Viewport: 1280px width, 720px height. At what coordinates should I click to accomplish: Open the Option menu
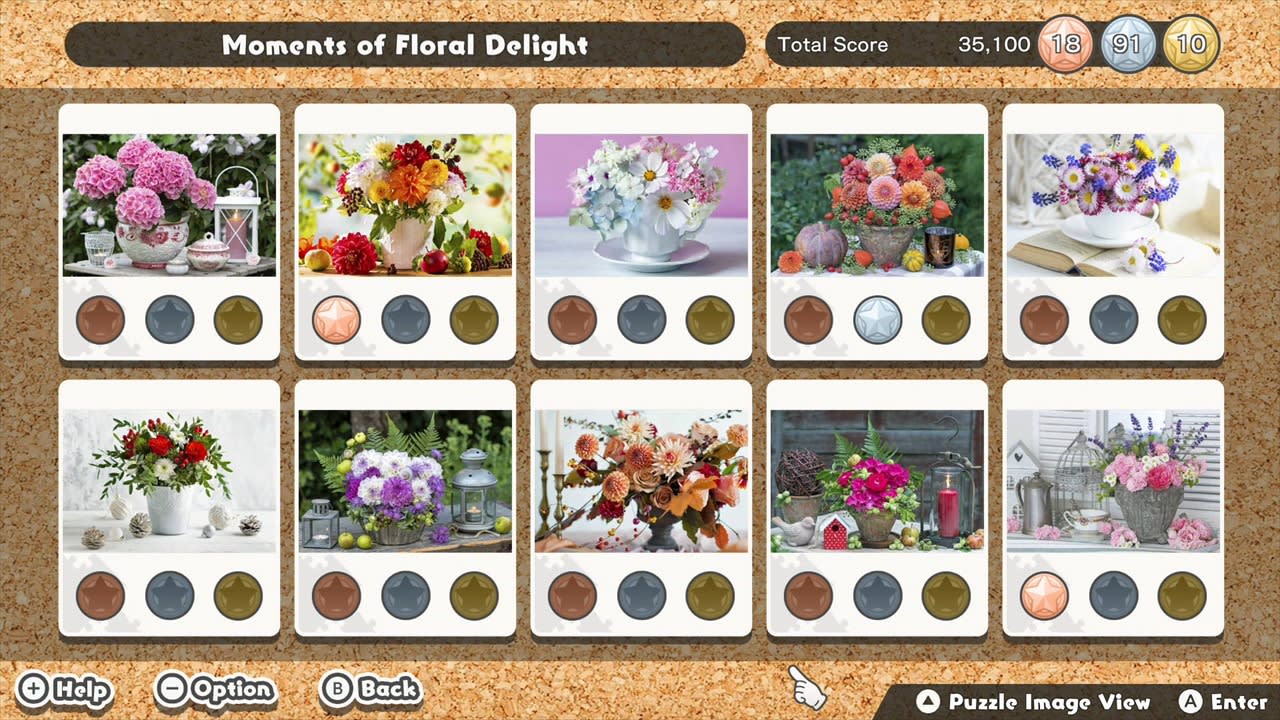tap(215, 690)
